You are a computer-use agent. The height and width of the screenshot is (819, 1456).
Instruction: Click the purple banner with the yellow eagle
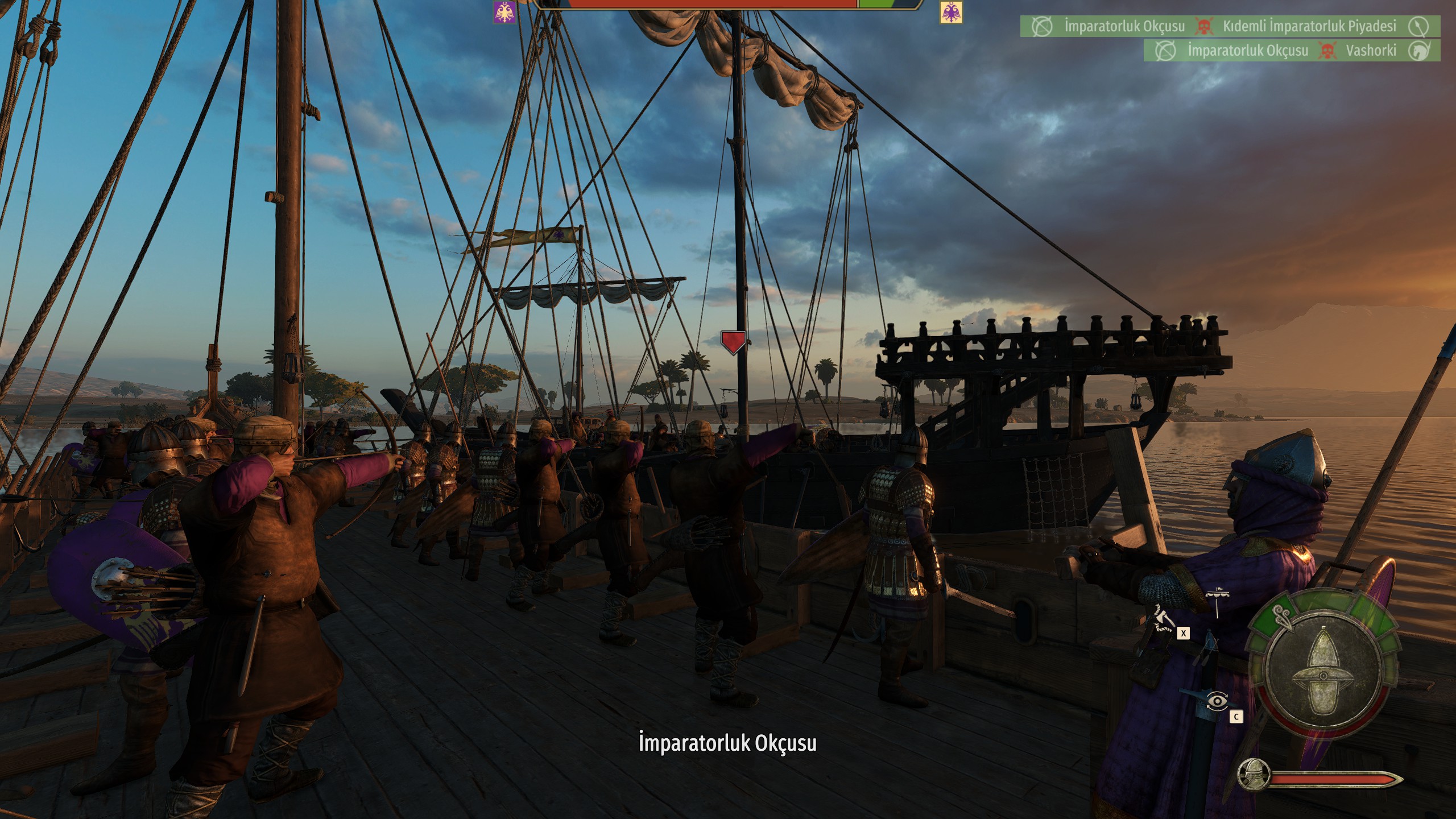(x=504, y=12)
